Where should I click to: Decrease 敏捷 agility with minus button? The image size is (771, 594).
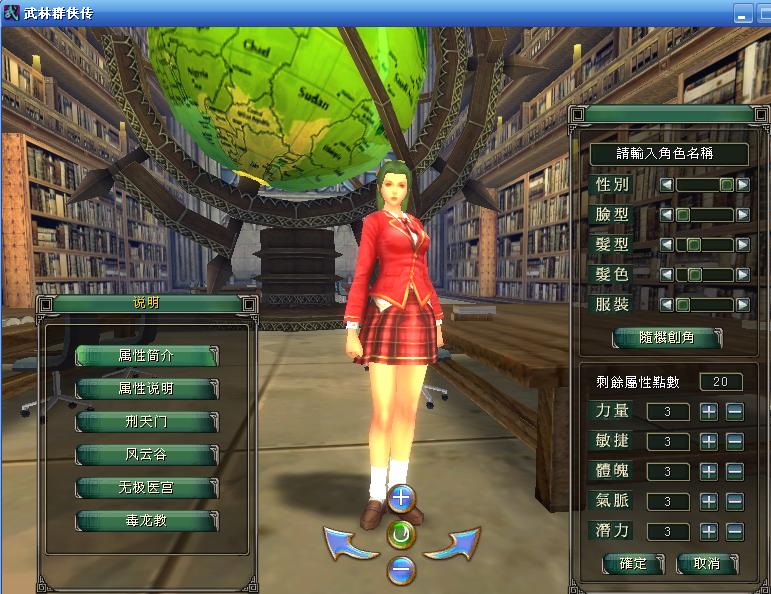(x=734, y=441)
